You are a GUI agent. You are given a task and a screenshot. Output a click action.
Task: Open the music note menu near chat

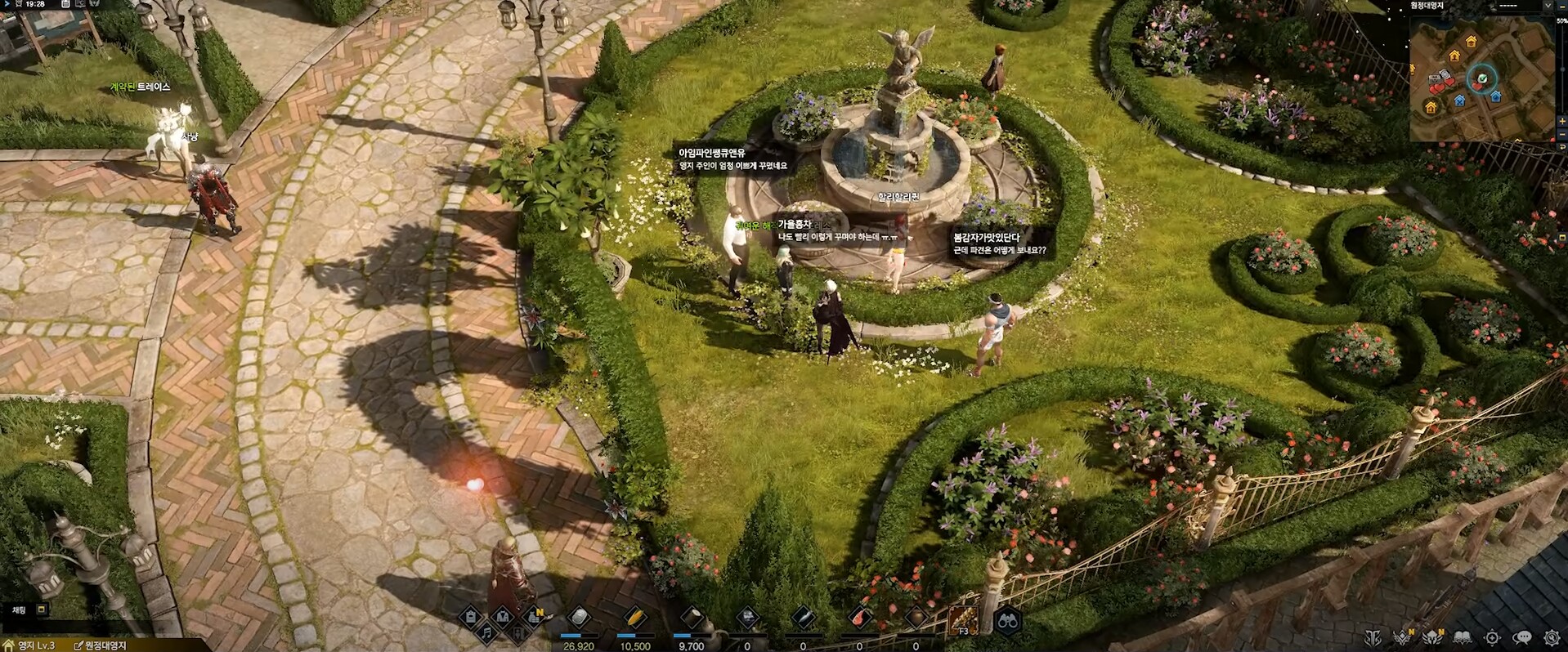(x=487, y=635)
